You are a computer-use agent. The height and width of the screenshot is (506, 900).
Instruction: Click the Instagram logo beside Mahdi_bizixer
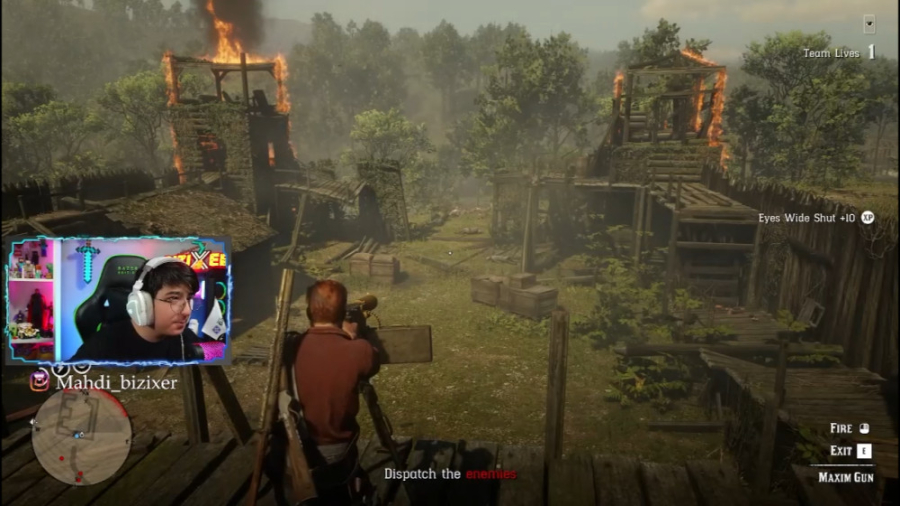pyautogui.click(x=39, y=381)
